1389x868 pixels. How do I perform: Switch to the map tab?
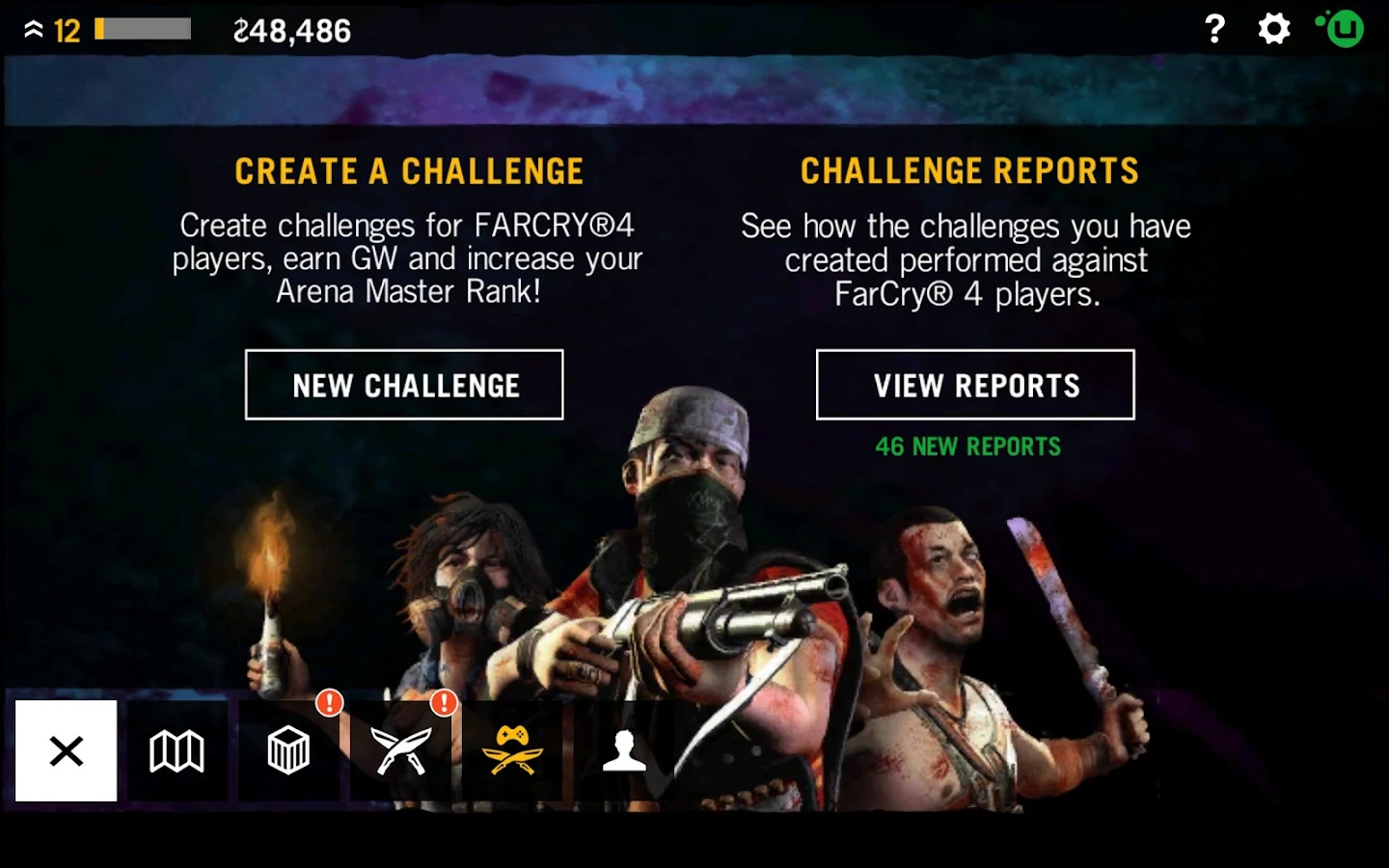pyautogui.click(x=177, y=752)
